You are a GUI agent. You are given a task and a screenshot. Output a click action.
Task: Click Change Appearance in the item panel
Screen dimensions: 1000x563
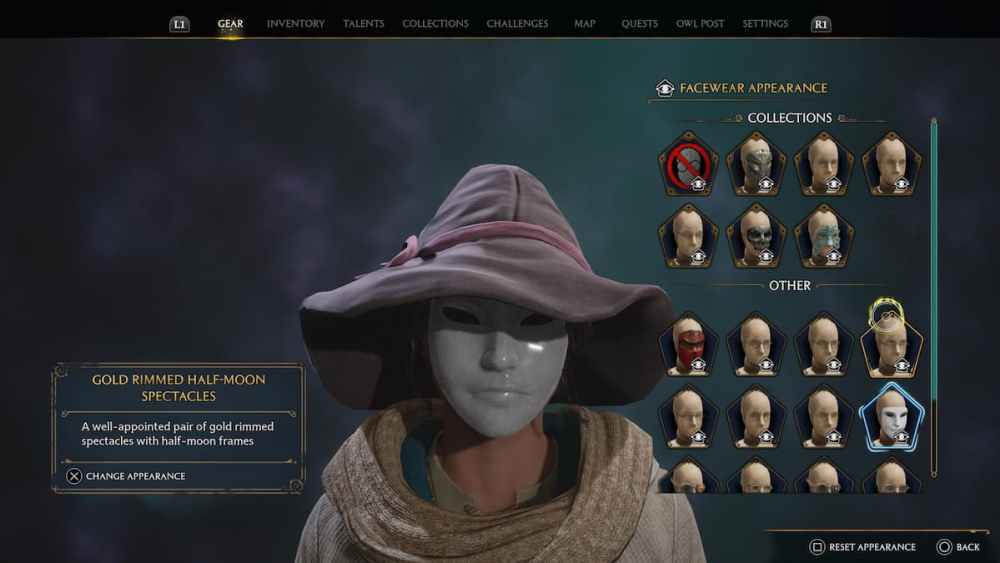coord(126,476)
